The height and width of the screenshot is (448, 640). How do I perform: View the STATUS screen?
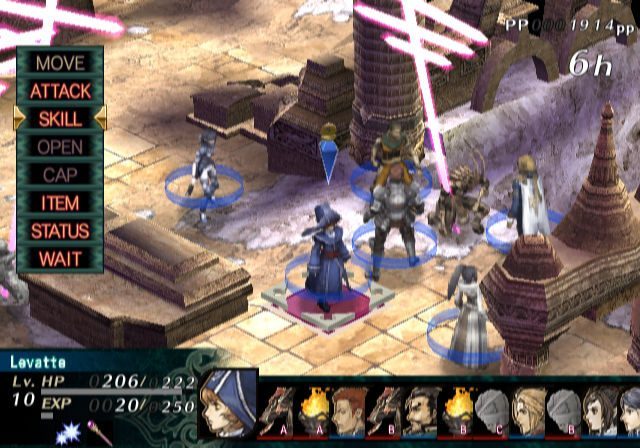point(60,230)
